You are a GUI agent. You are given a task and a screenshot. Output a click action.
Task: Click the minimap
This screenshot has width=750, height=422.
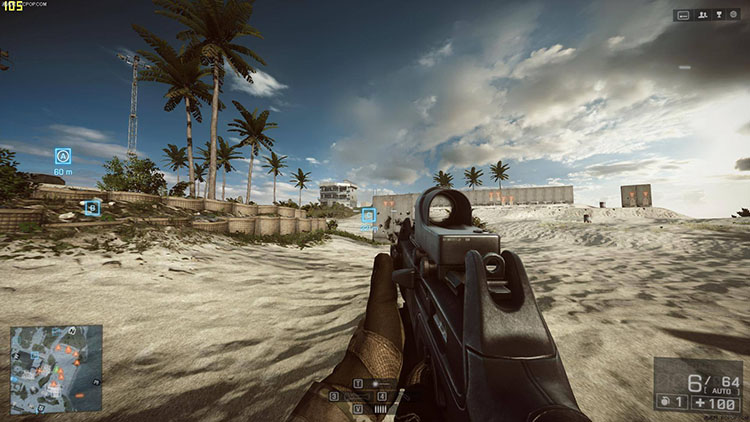[x=56, y=369]
